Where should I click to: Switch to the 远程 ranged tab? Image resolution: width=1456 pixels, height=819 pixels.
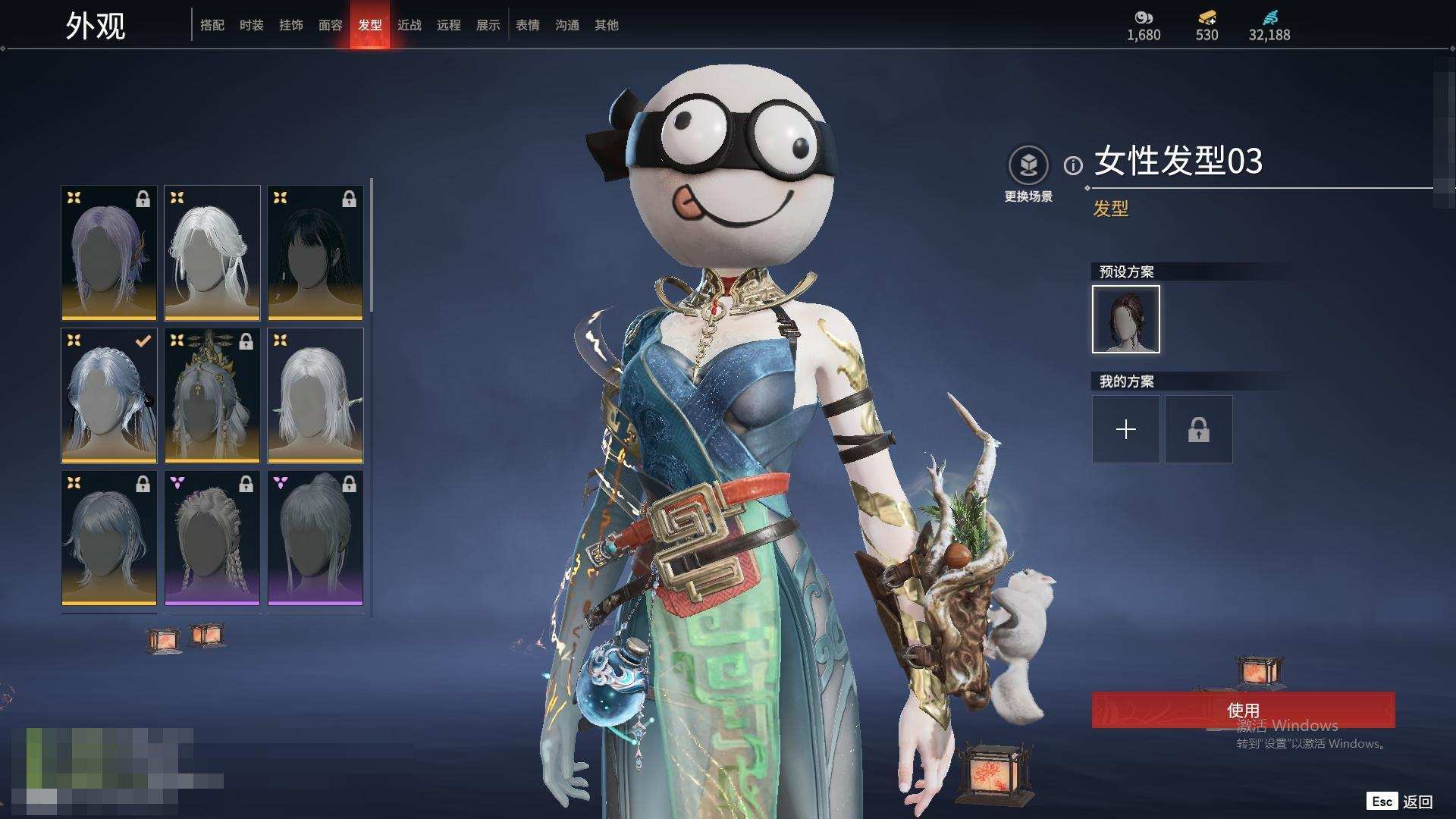point(449,25)
